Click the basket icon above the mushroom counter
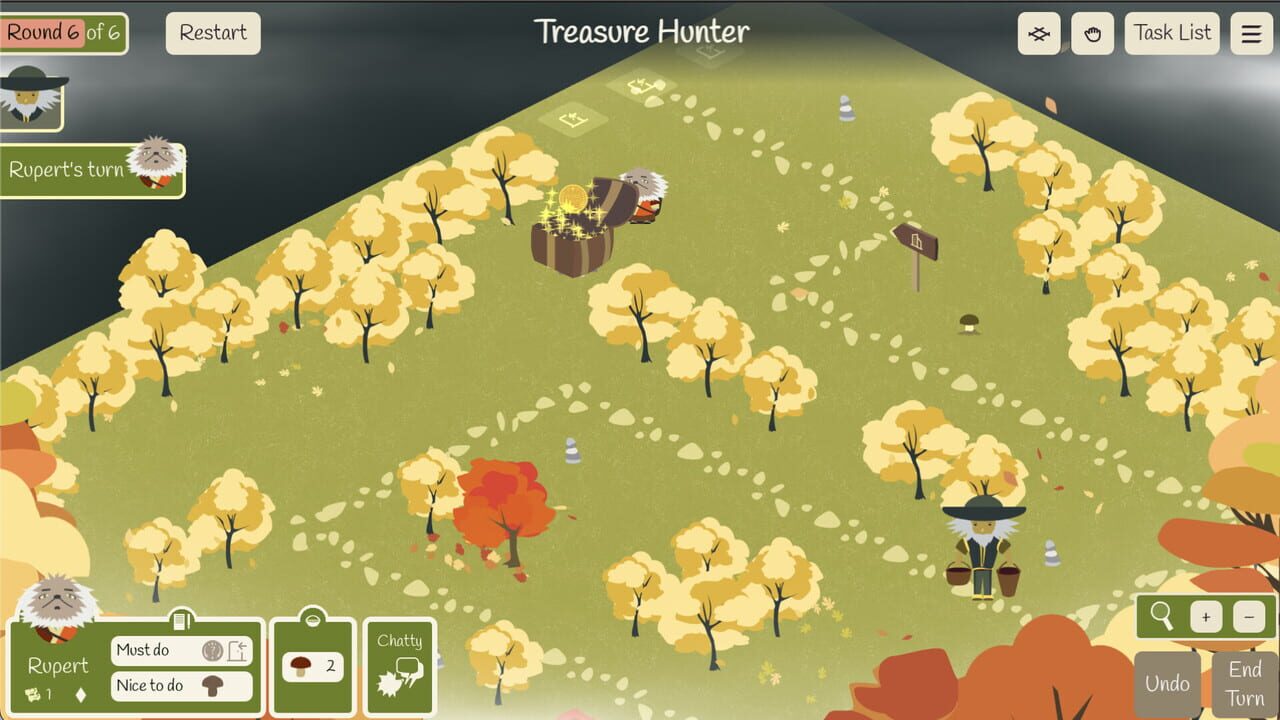The width and height of the screenshot is (1280, 720). 313,618
